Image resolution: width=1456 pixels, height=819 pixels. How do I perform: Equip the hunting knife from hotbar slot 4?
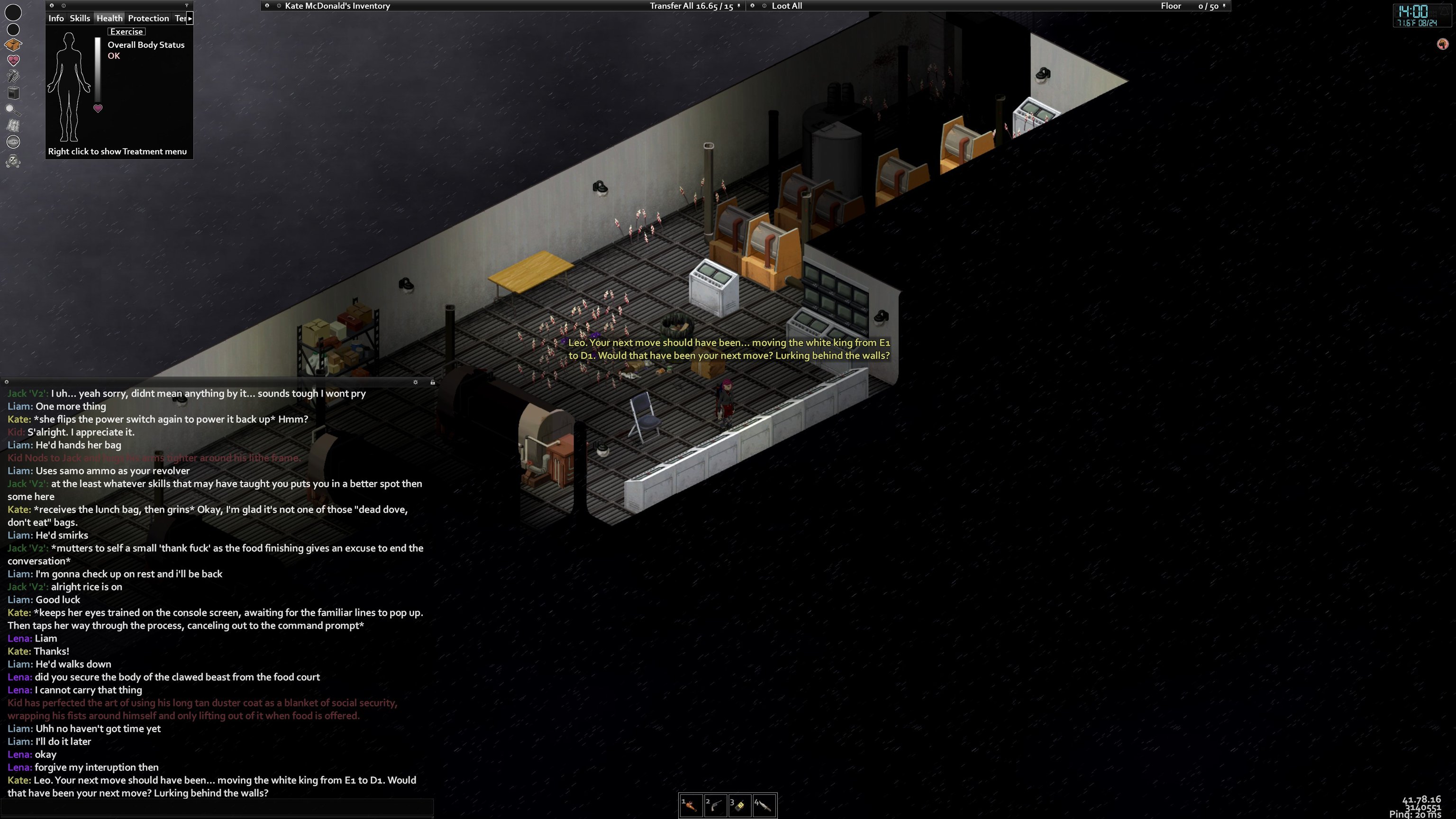(764, 805)
